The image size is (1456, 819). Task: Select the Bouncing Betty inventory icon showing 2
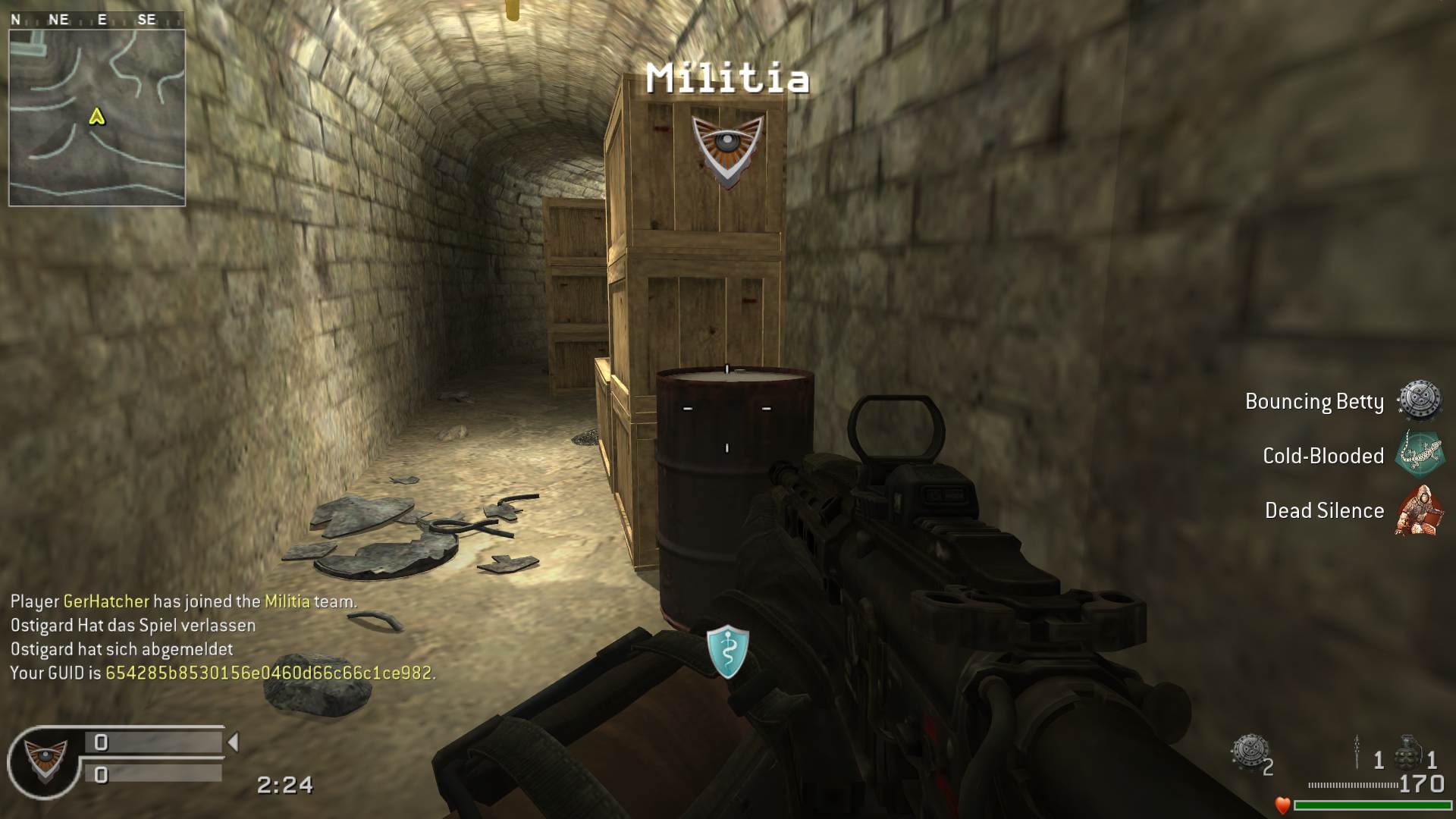[1249, 752]
